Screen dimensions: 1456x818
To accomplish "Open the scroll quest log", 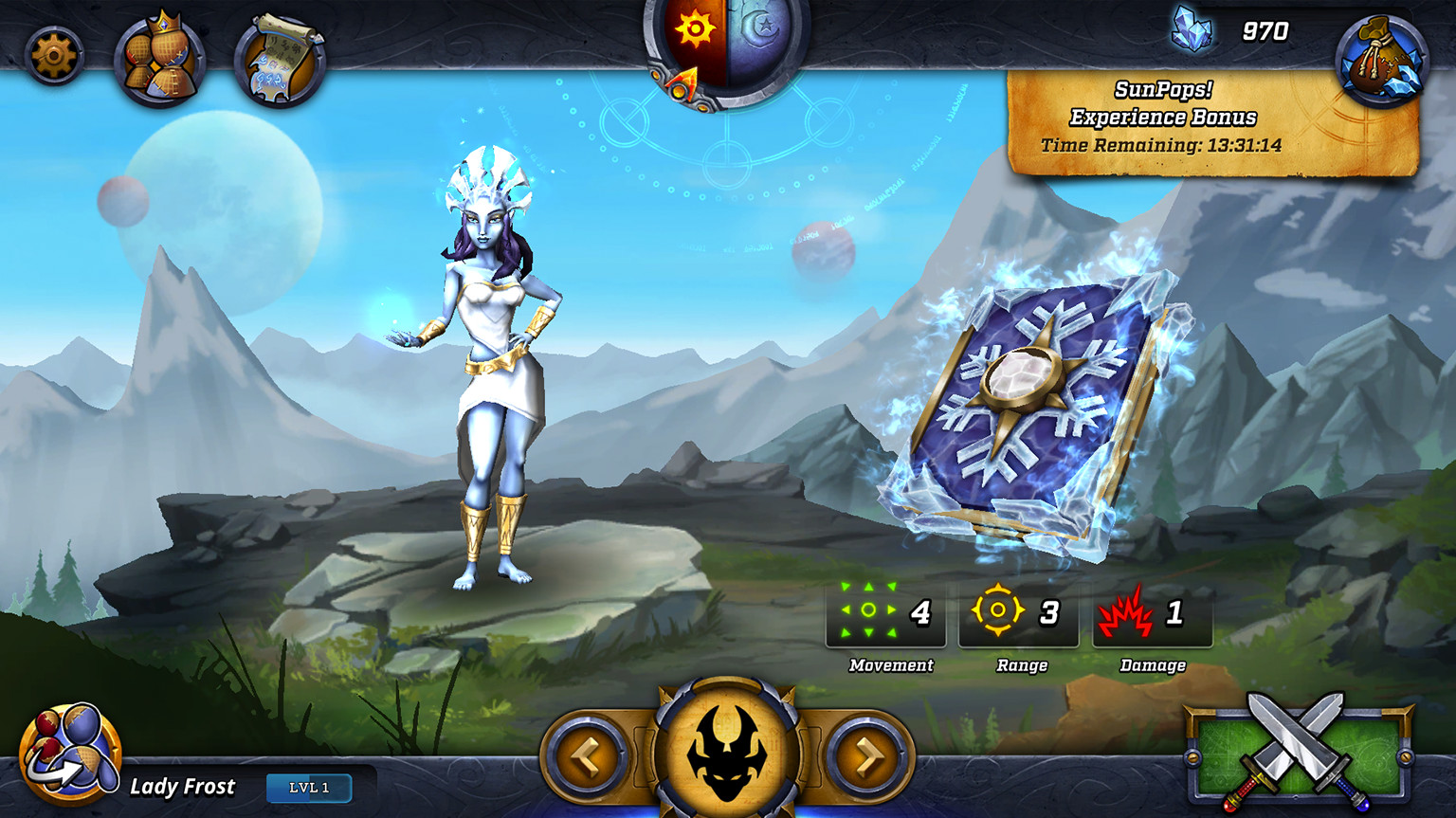I will 280,61.
